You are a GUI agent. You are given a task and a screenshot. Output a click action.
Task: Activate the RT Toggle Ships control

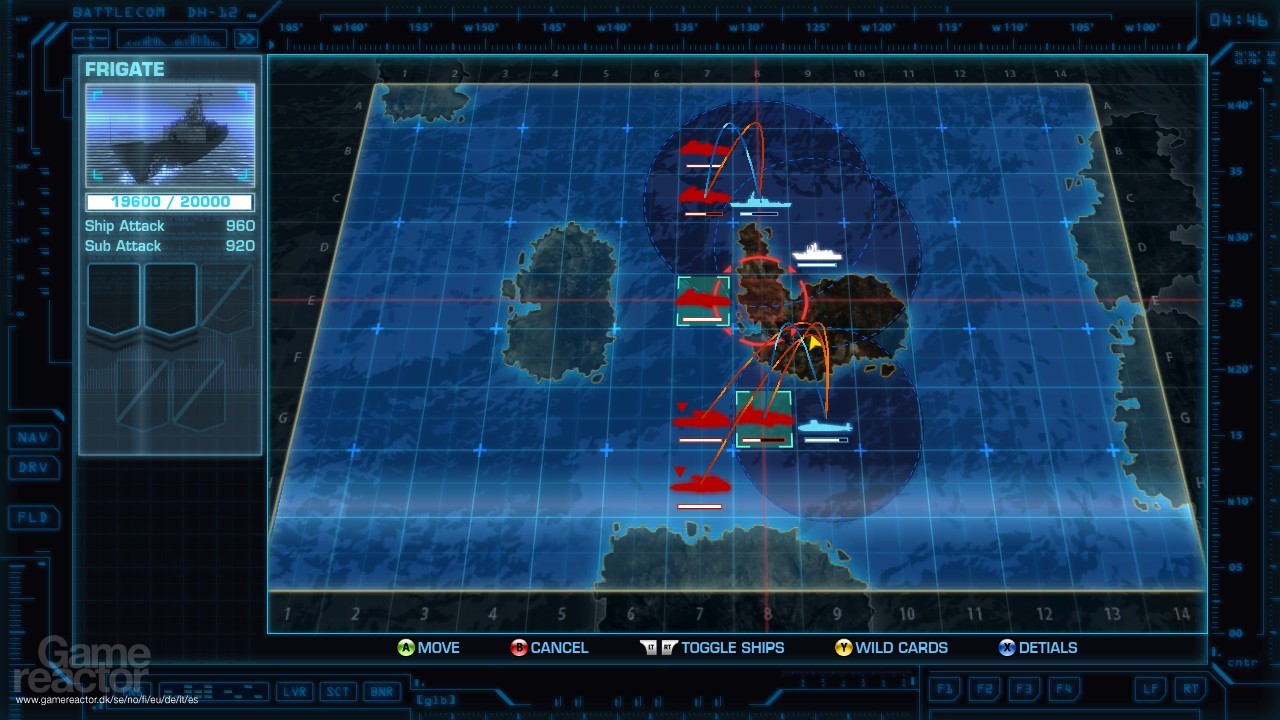click(667, 647)
